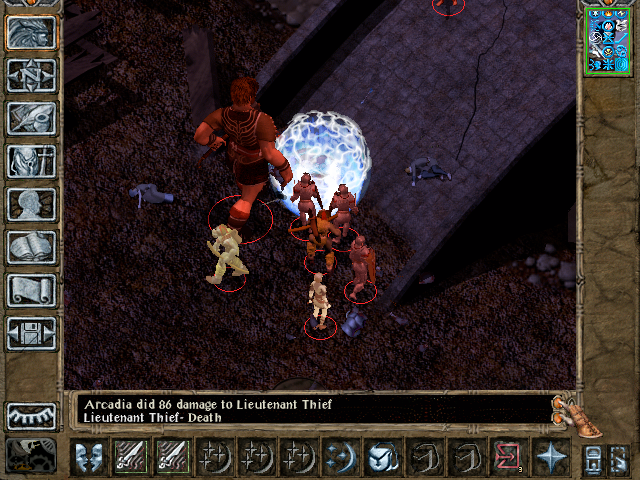The image size is (640, 480).
Task: Open the priest scroll screen
Action: point(32,290)
